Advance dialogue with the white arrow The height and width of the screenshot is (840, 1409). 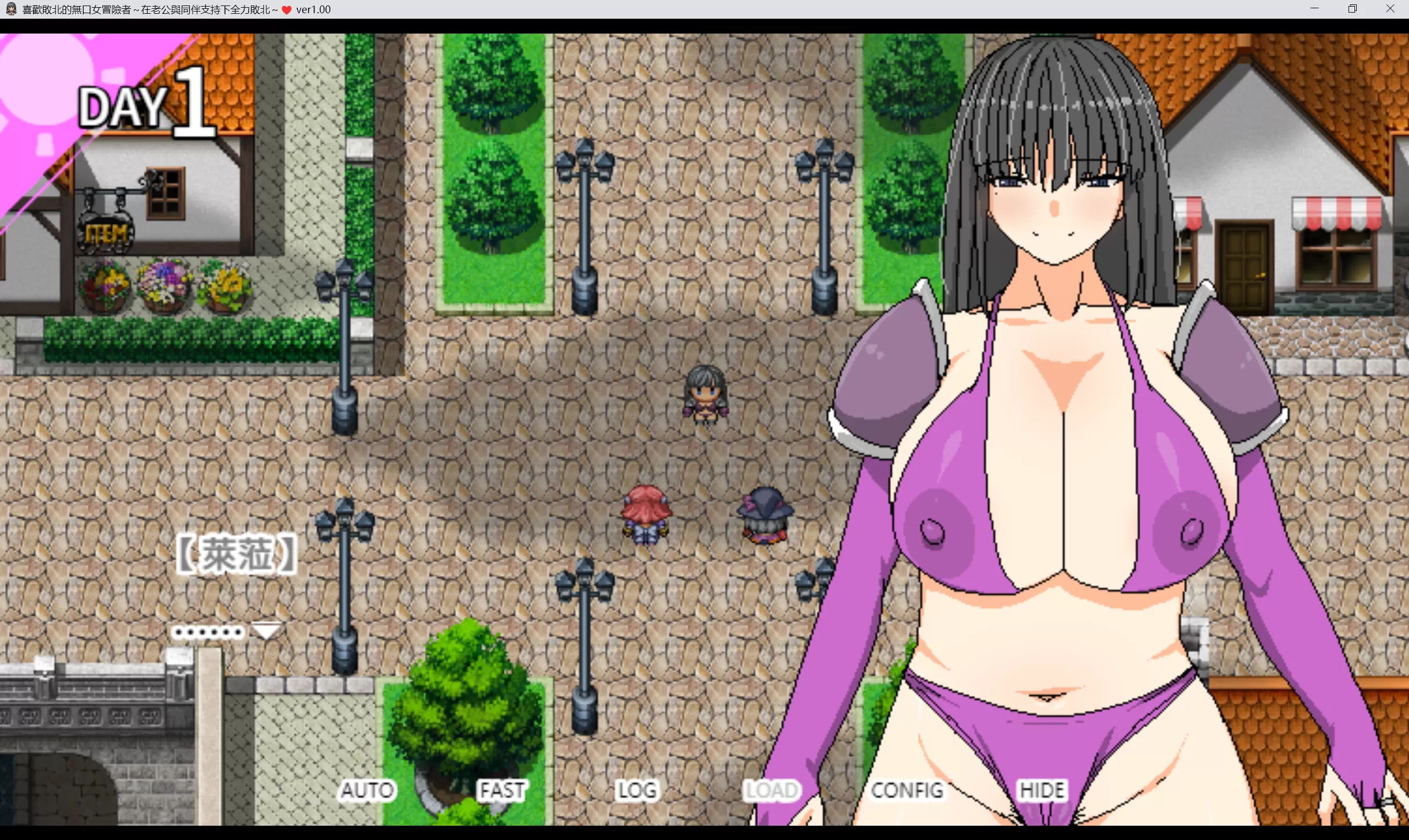[266, 630]
